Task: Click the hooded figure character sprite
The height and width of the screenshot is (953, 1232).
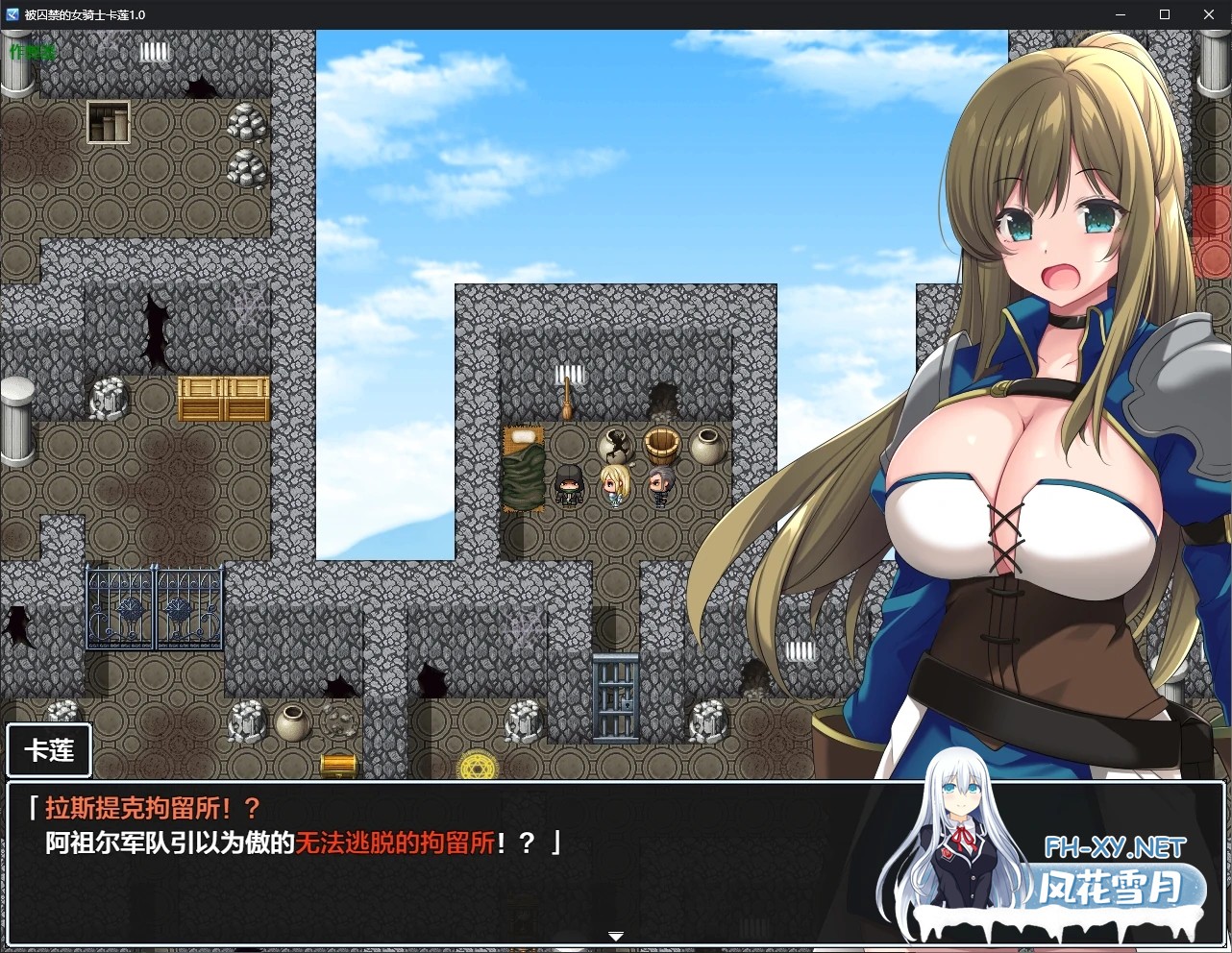Action: 569,485
